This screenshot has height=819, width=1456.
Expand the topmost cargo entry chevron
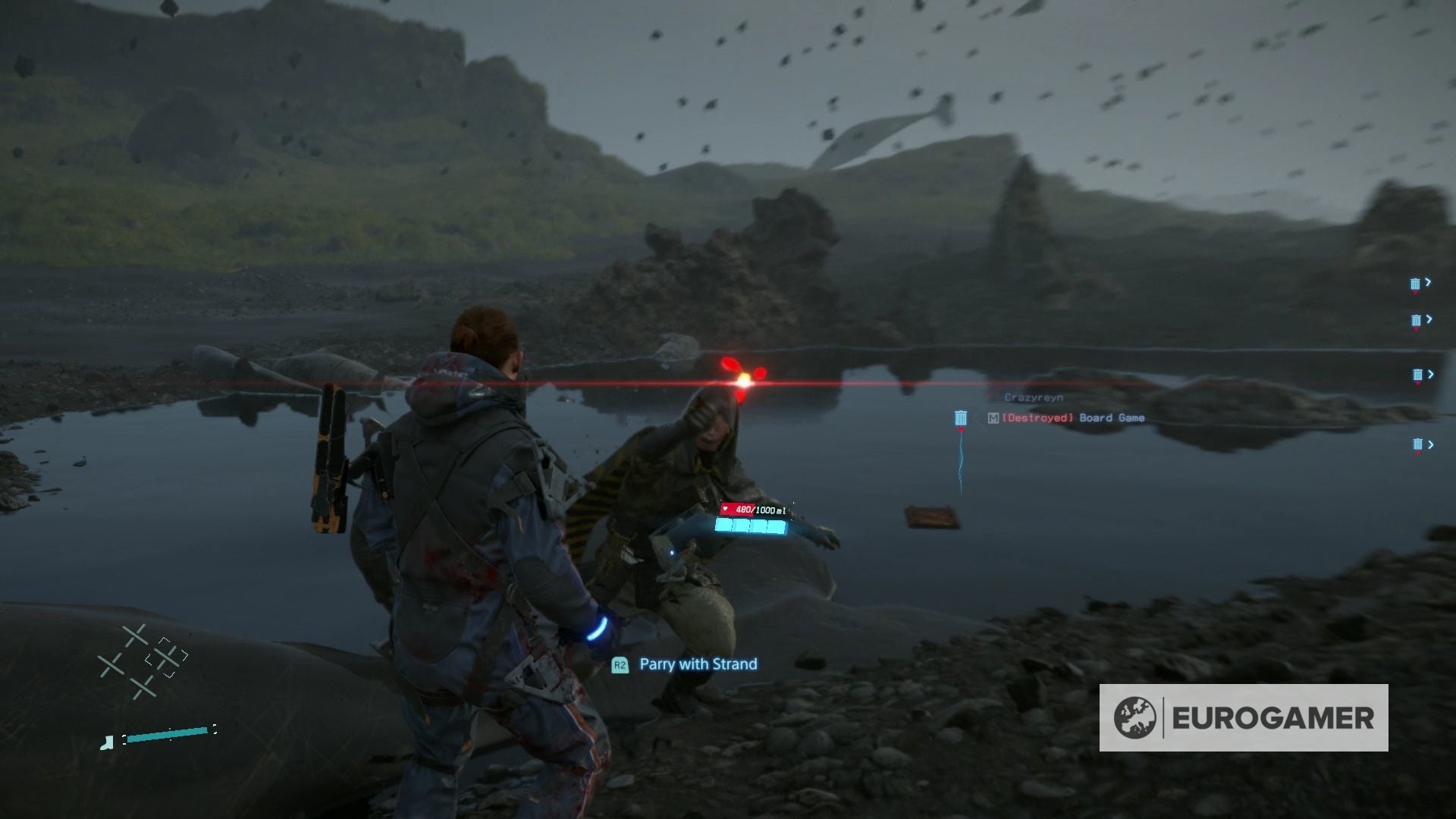[1429, 281]
